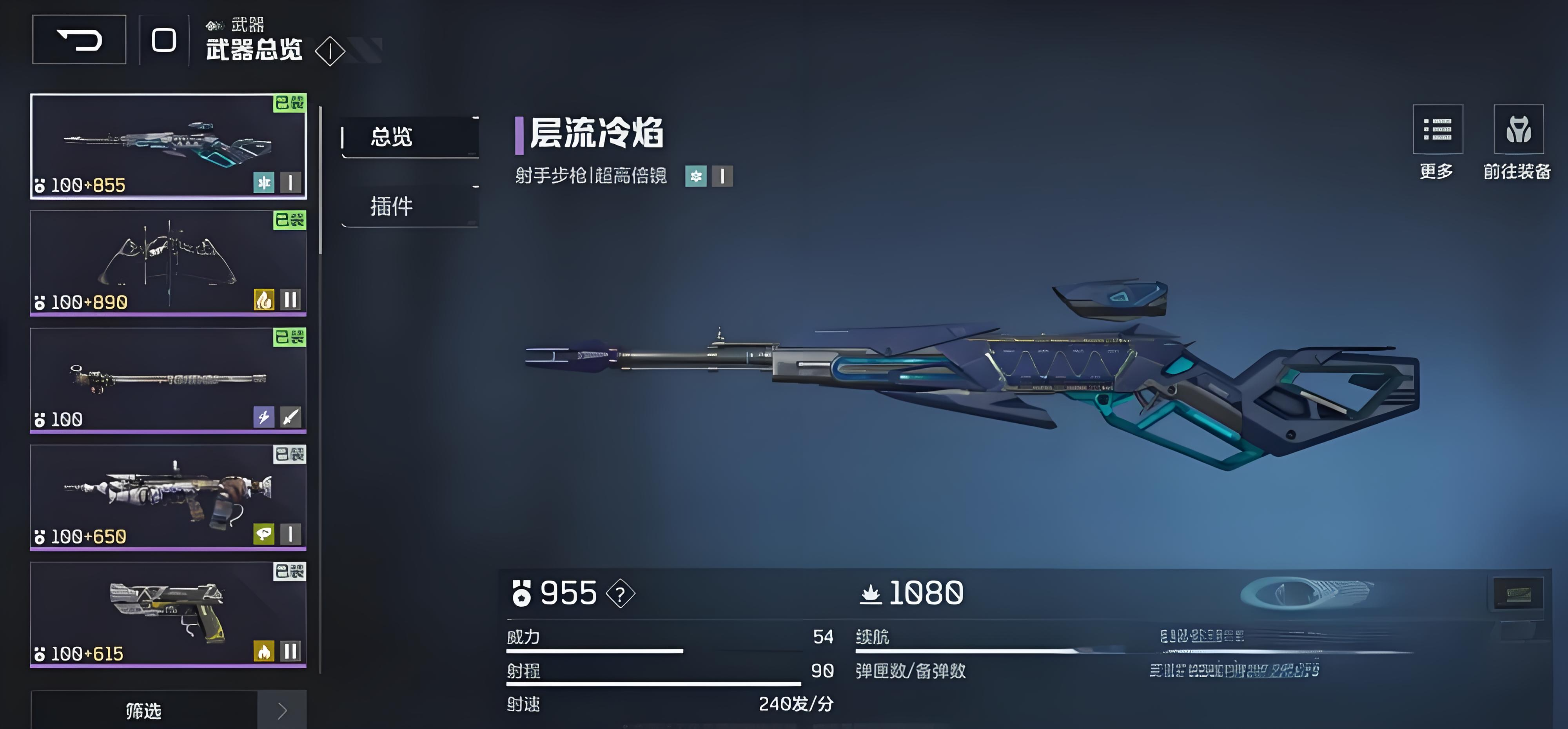Image resolution: width=1568 pixels, height=729 pixels.
Task: Go to 前往装备 equipment screen
Action: [1518, 130]
